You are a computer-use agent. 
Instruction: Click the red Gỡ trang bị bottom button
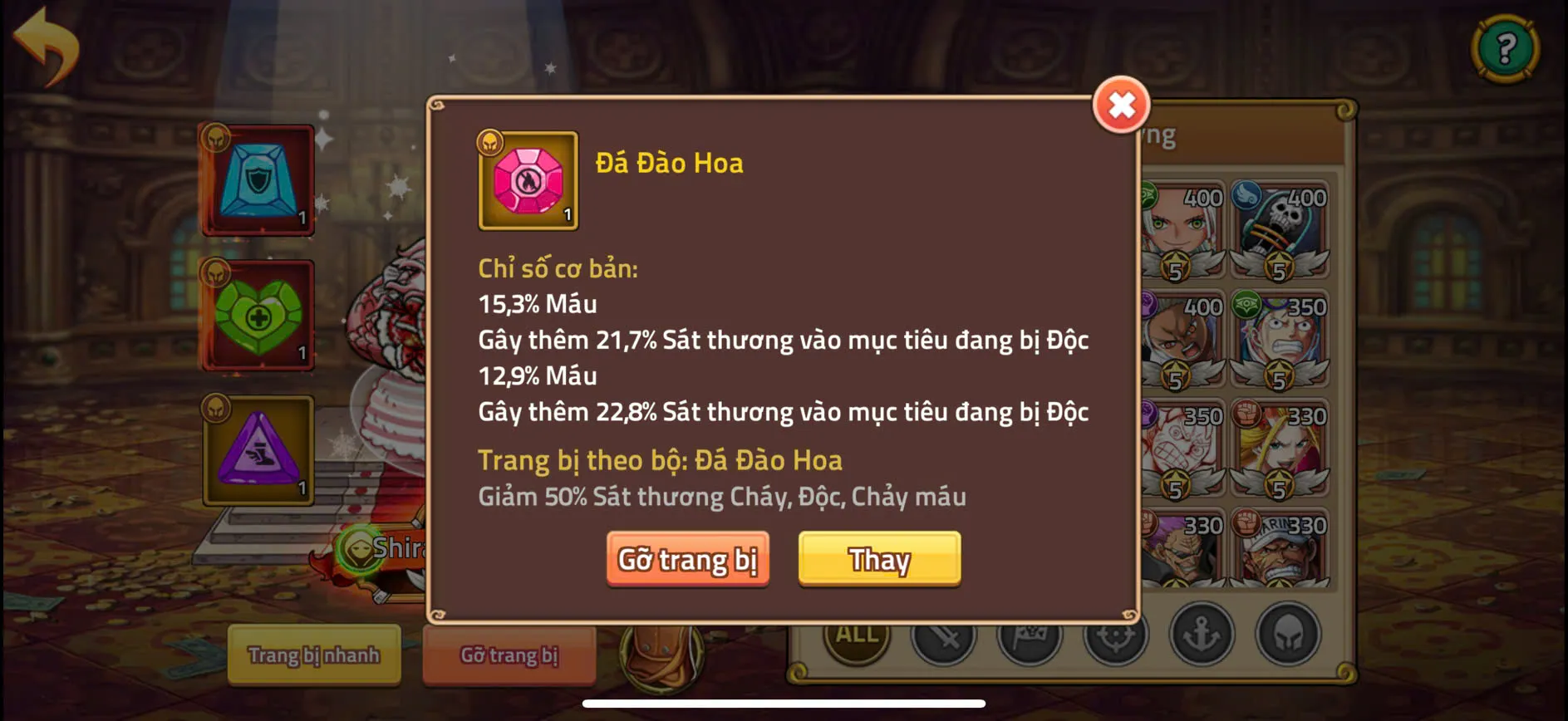point(509,655)
